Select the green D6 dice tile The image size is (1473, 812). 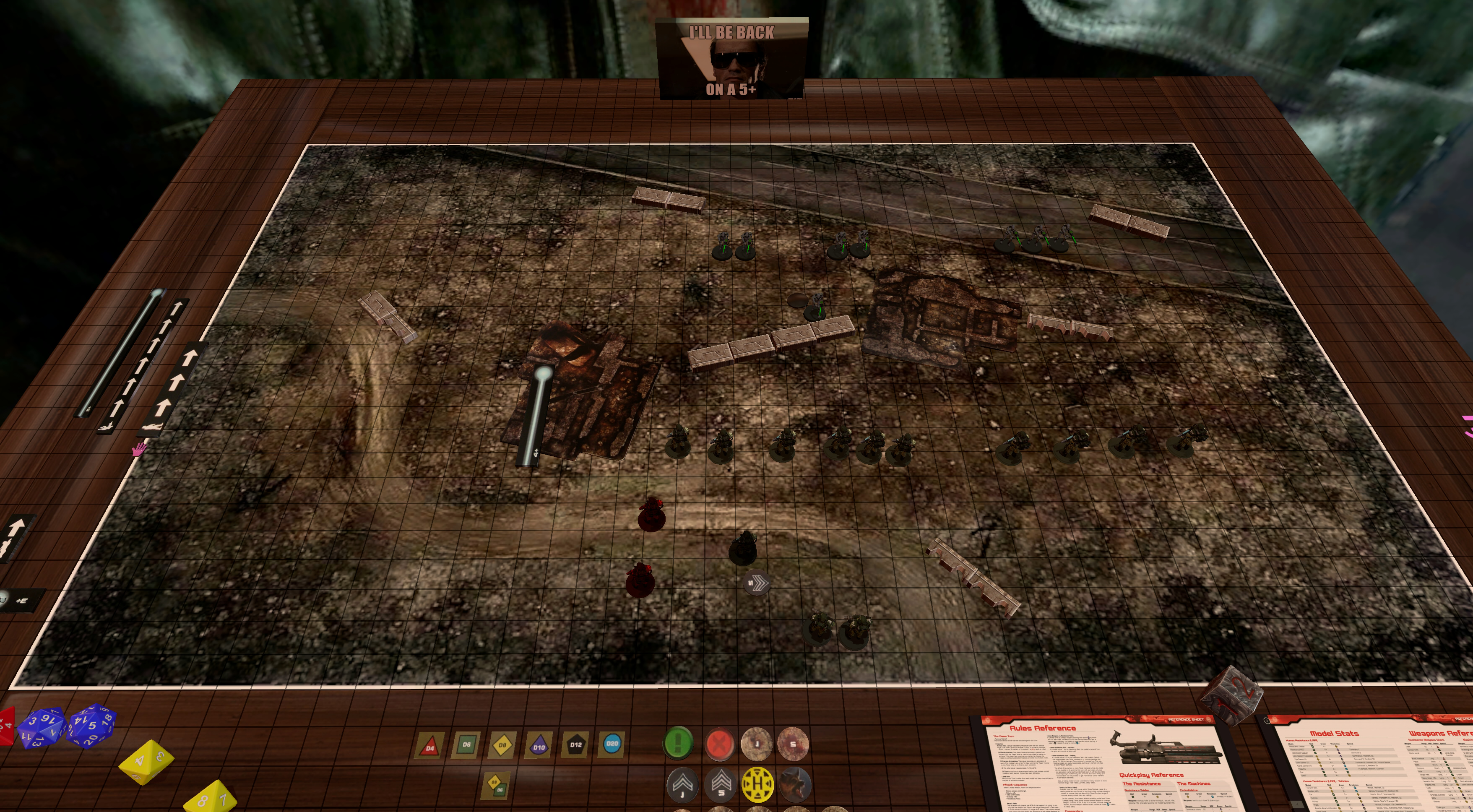[x=466, y=745]
